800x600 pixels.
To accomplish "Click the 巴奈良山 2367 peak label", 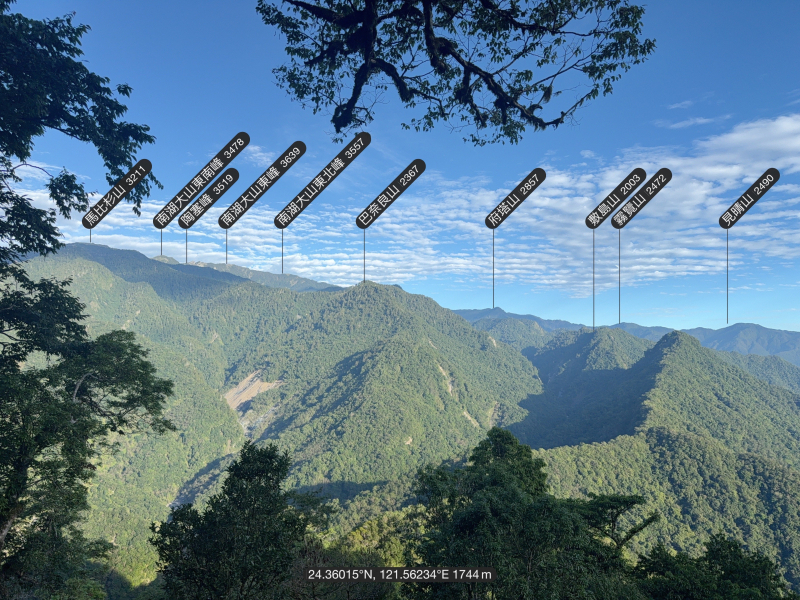I will click(390, 193).
